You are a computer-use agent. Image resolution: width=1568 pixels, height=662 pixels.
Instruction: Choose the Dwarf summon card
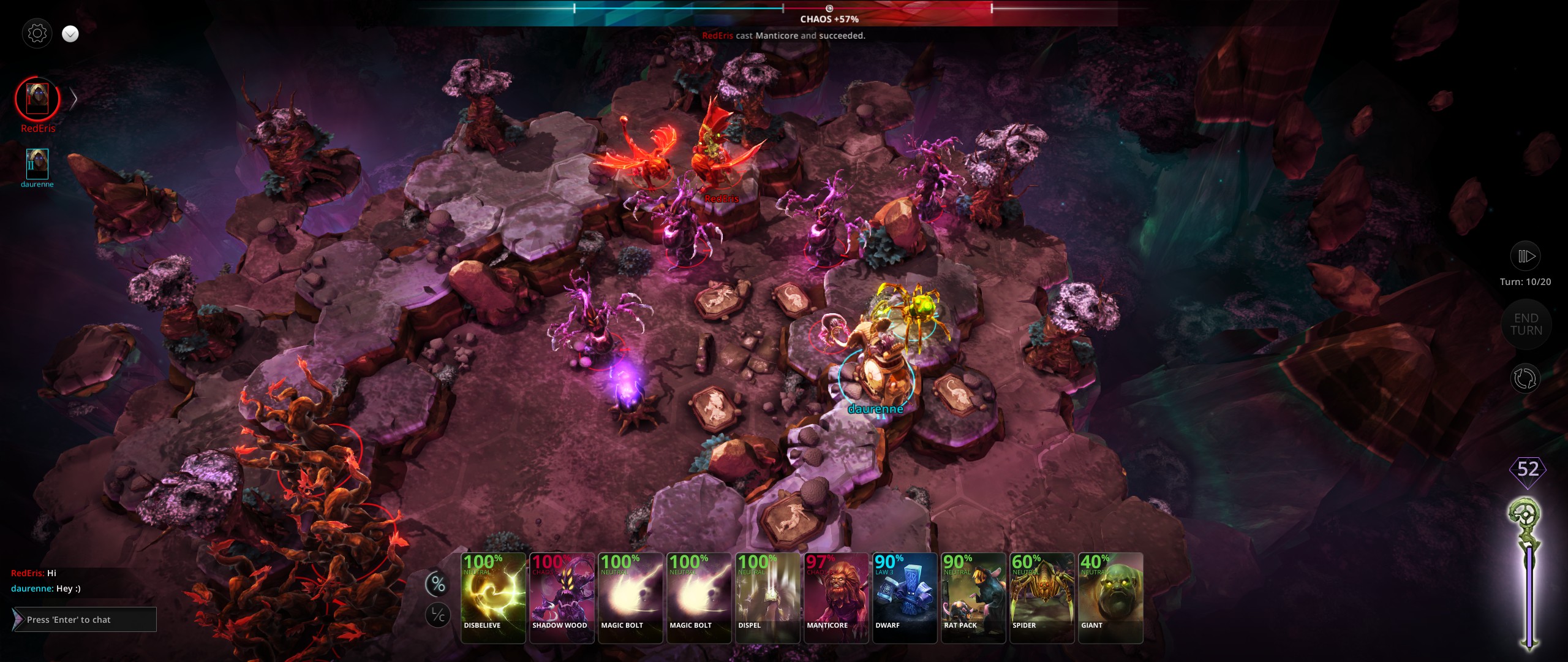905,598
